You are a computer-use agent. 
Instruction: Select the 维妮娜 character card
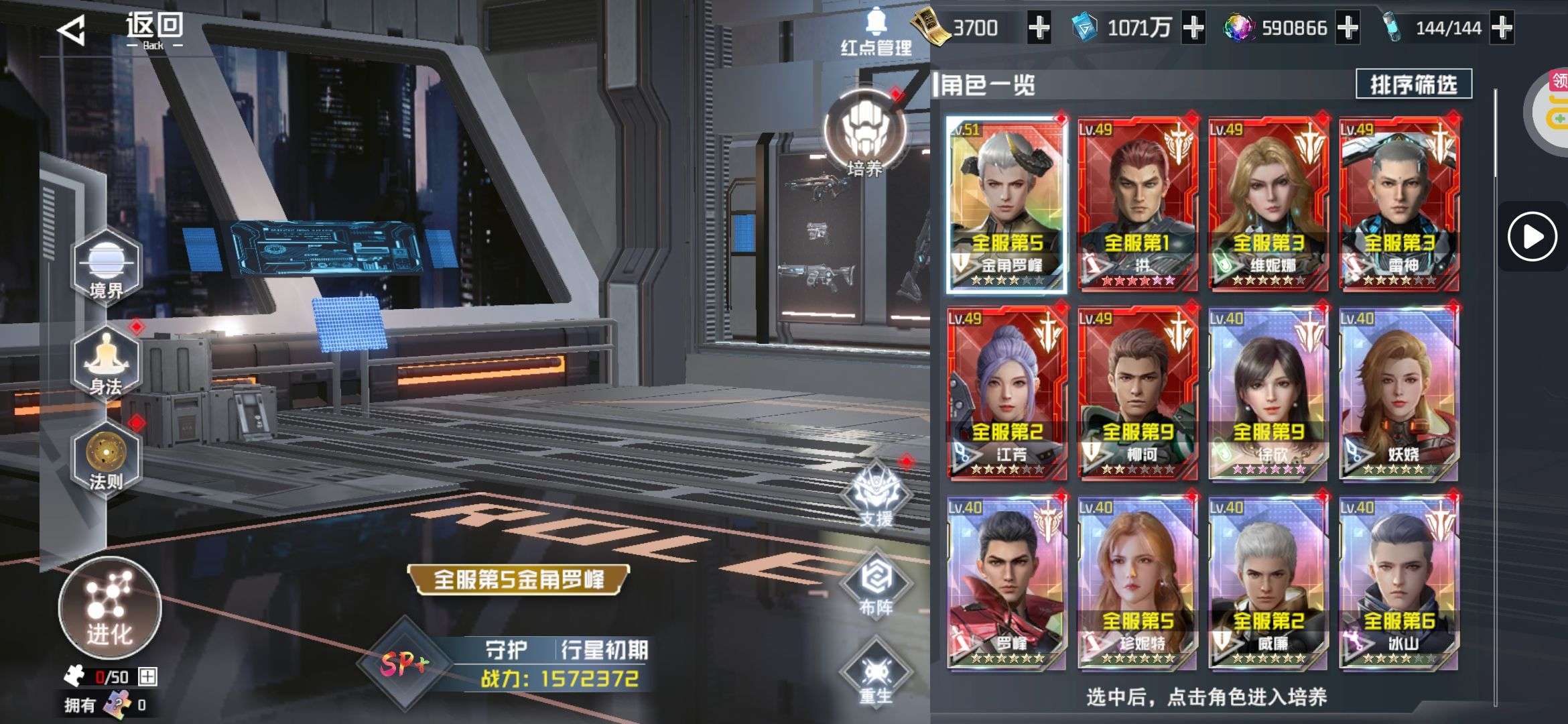1268,203
